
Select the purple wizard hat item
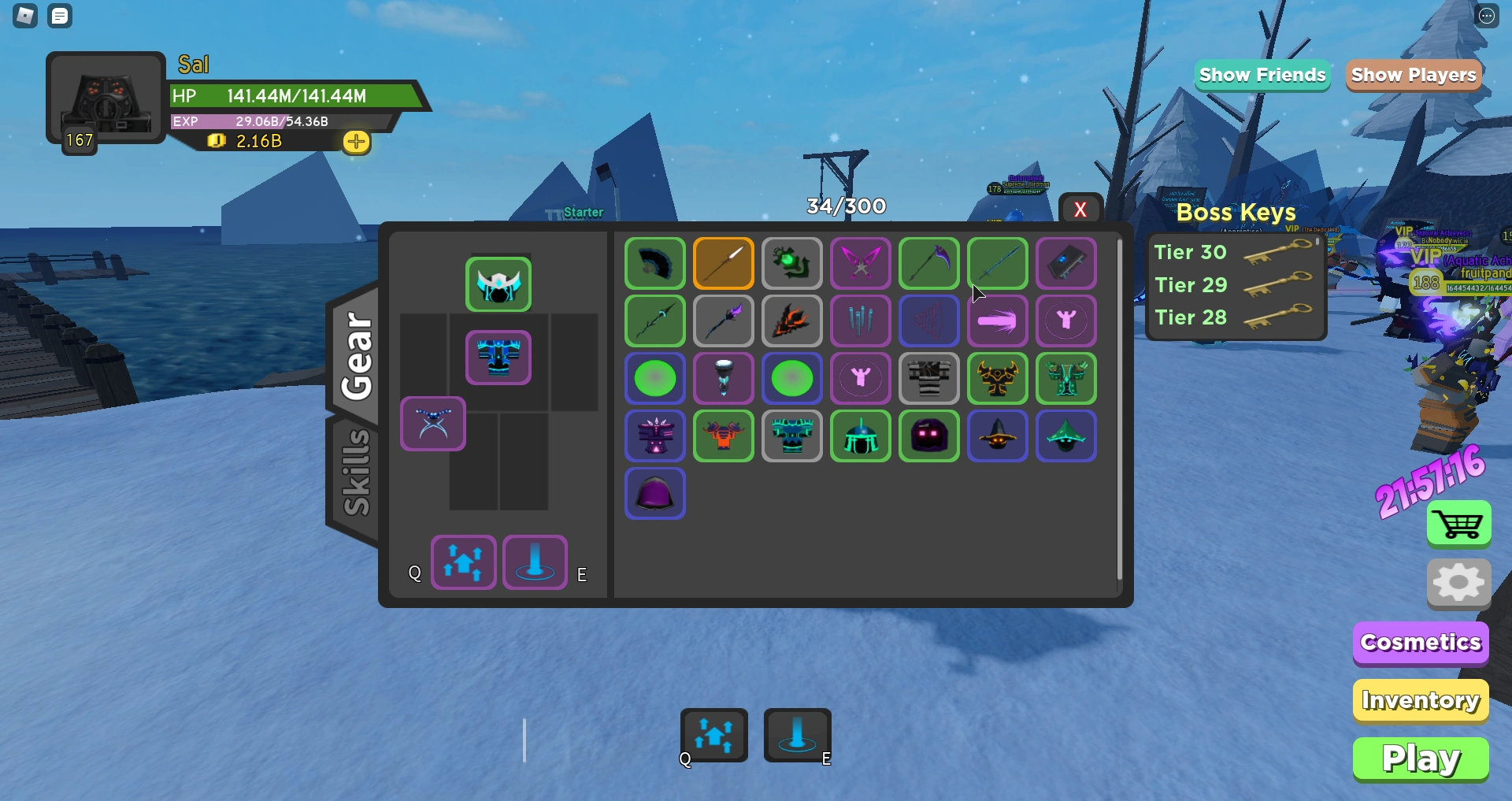(998, 436)
